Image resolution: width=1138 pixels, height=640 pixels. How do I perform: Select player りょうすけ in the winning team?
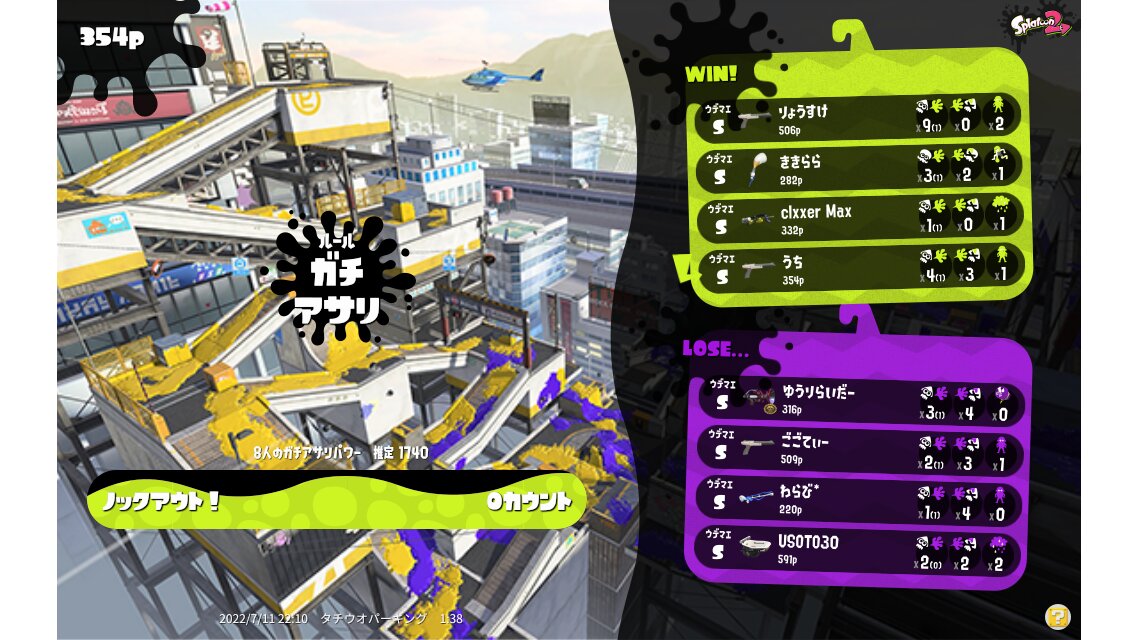click(860, 118)
